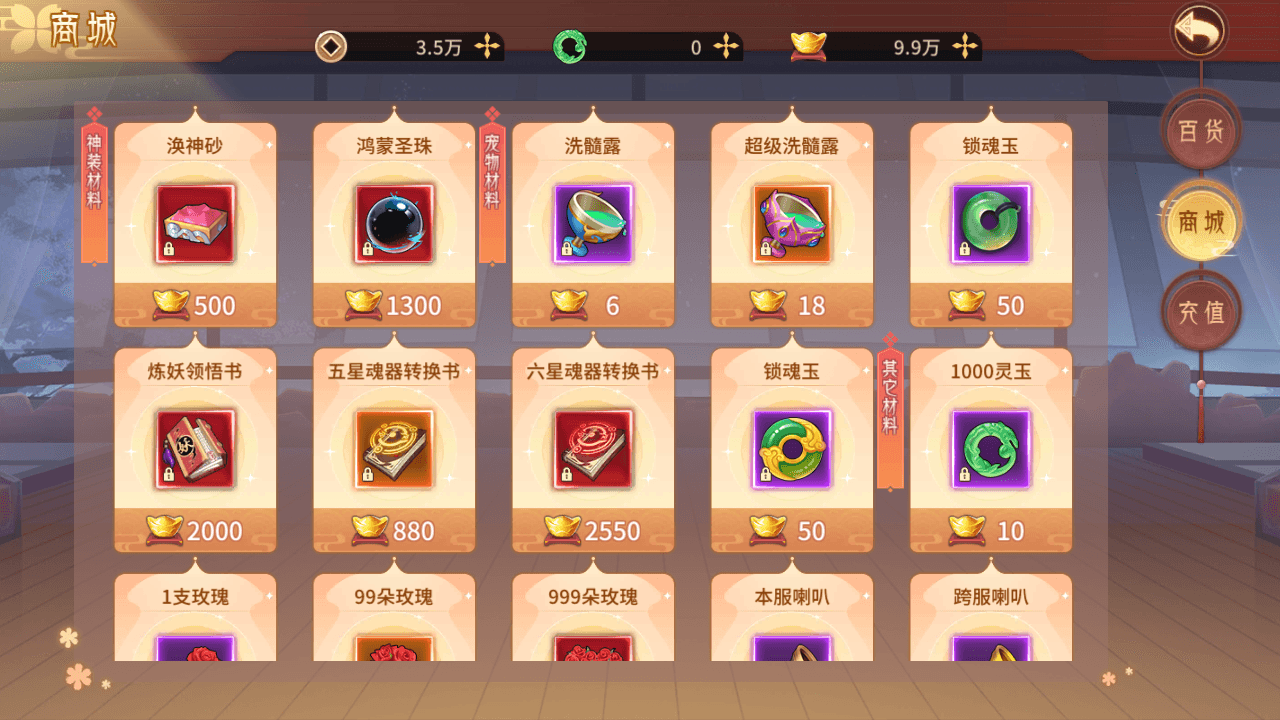Click the 锁魂玉 green jade ring icon

click(x=990, y=223)
